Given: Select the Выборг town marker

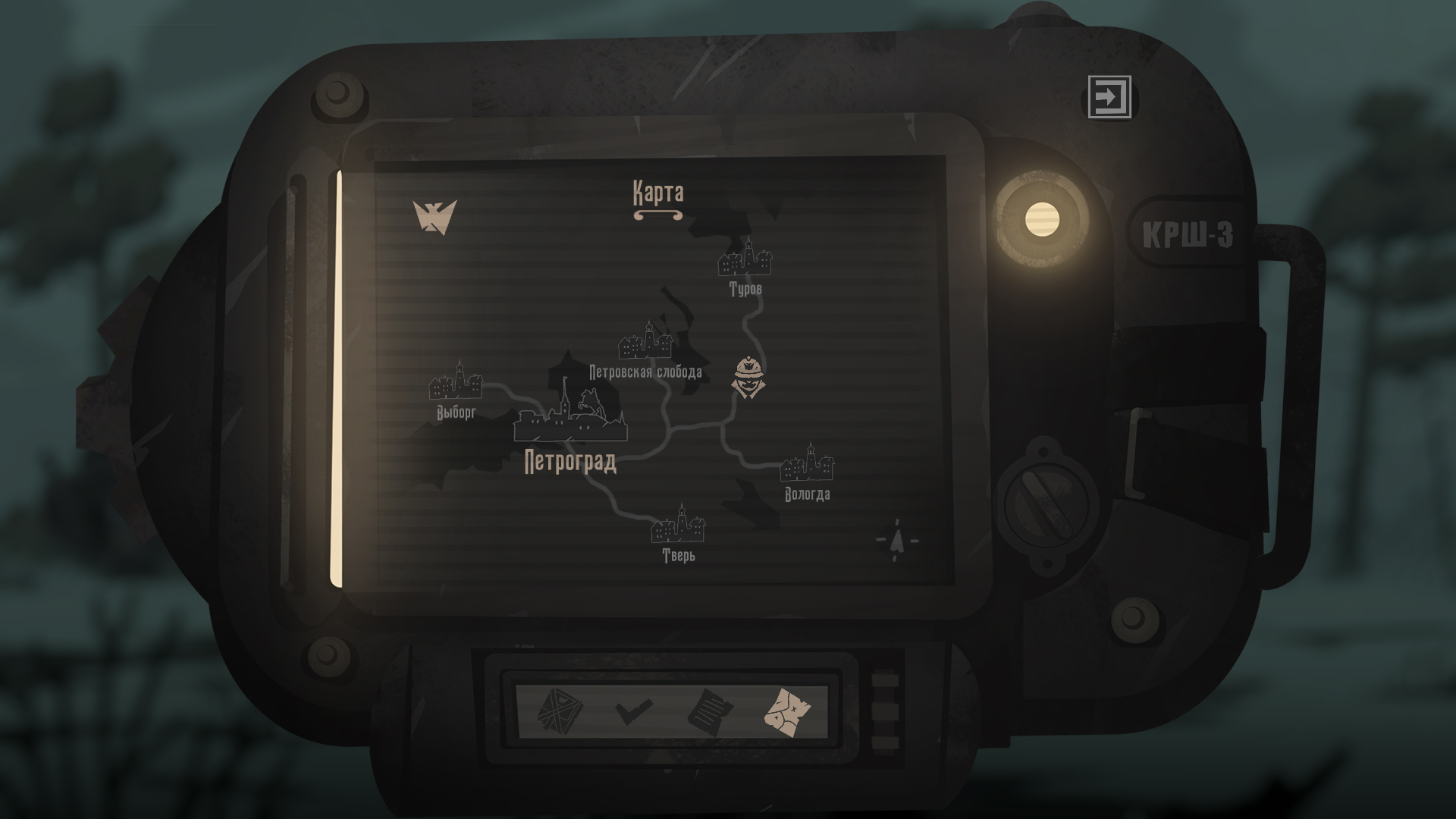Looking at the screenshot, I should [x=456, y=381].
